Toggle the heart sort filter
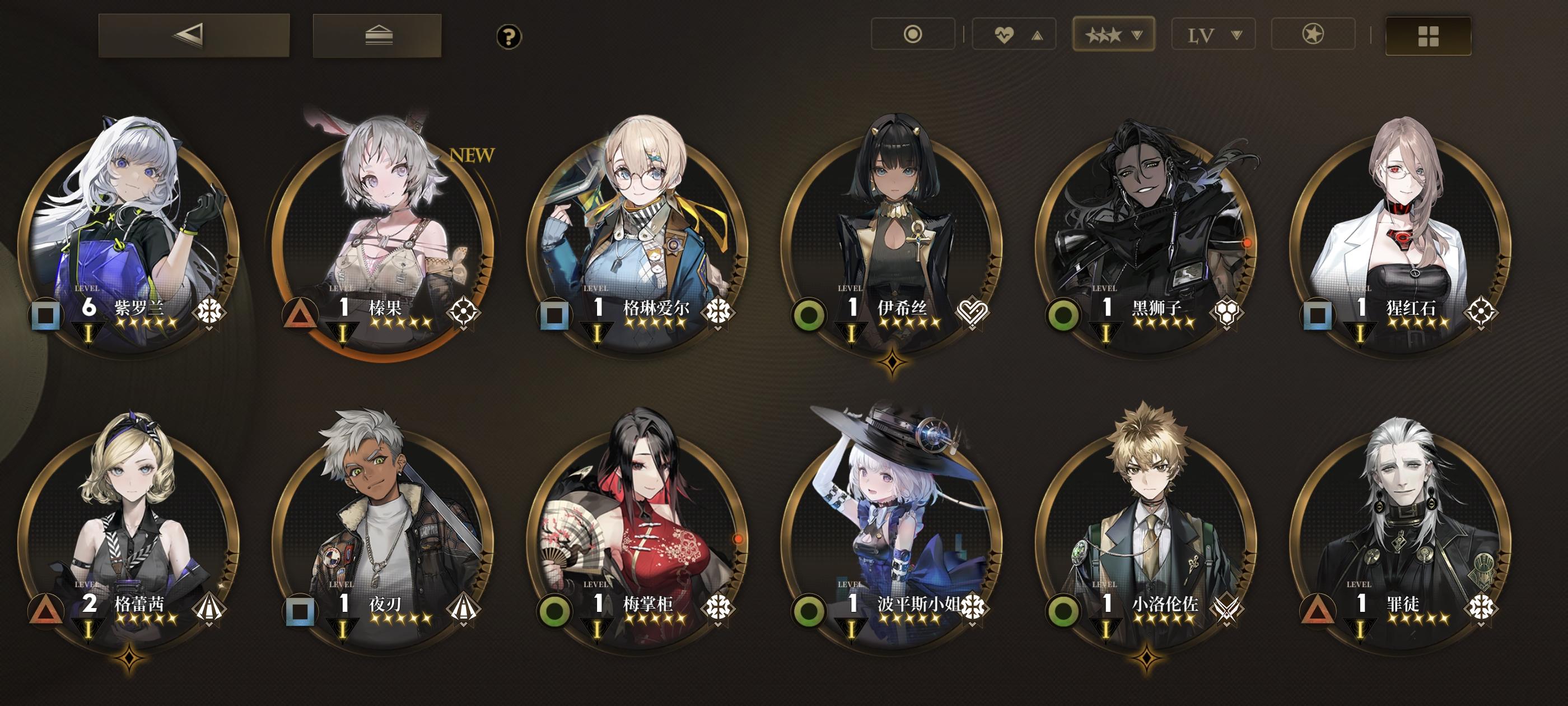The image size is (1568, 706). pyautogui.click(x=1013, y=35)
